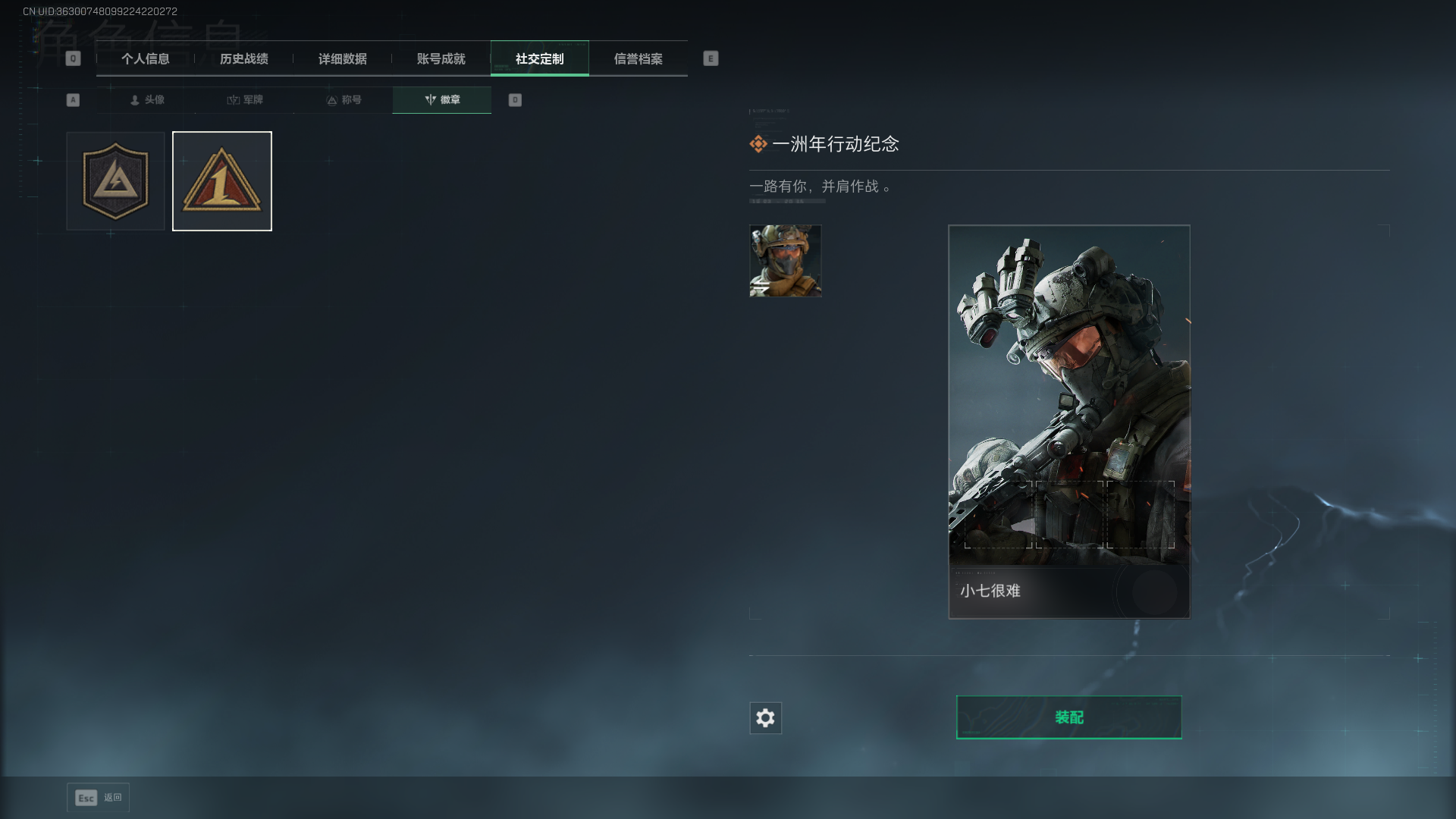Viewport: 1456px width, 819px height.
Task: Select the 徽章 sub-tab
Action: (442, 100)
